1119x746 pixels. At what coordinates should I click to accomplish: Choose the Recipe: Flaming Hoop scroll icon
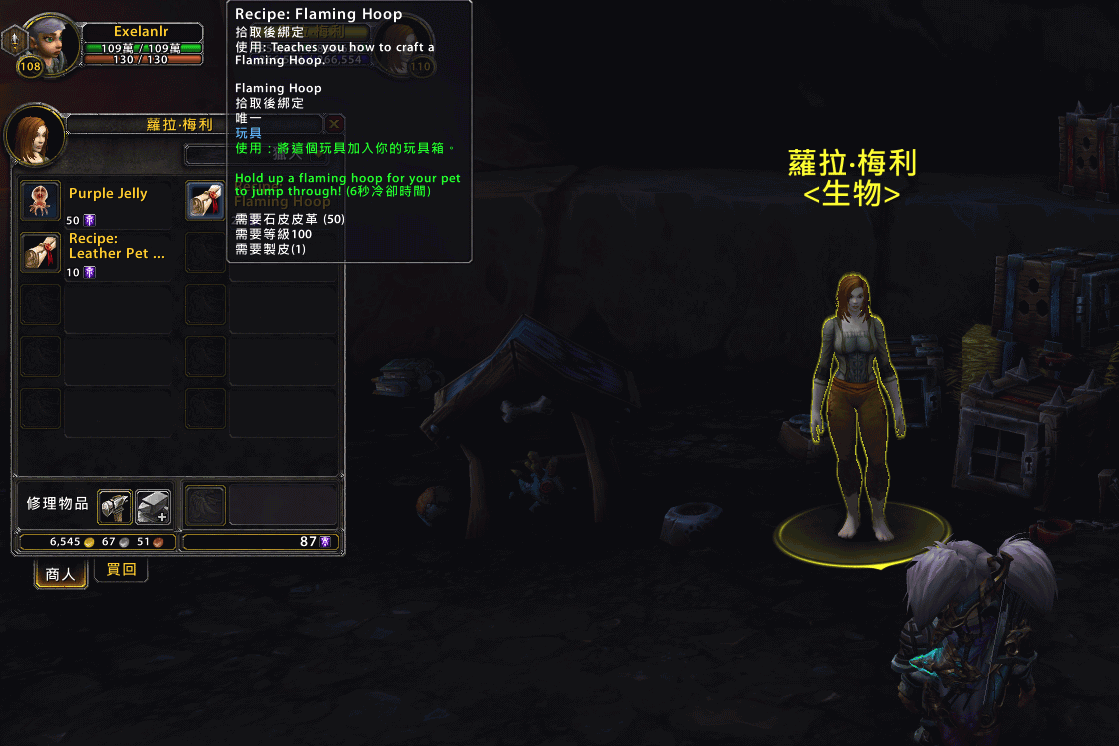point(206,201)
